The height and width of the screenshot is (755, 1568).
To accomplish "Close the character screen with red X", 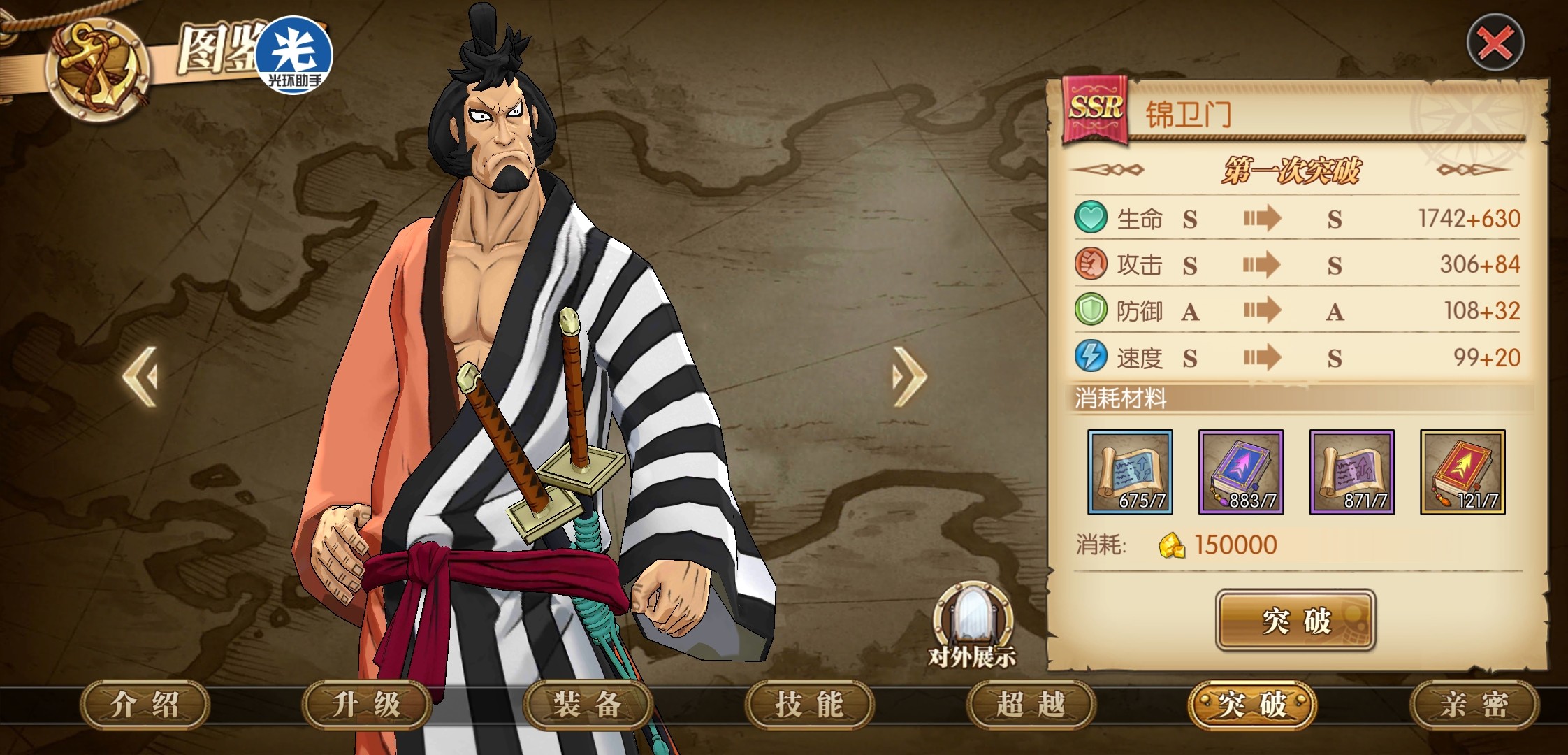I will pos(1495,43).
